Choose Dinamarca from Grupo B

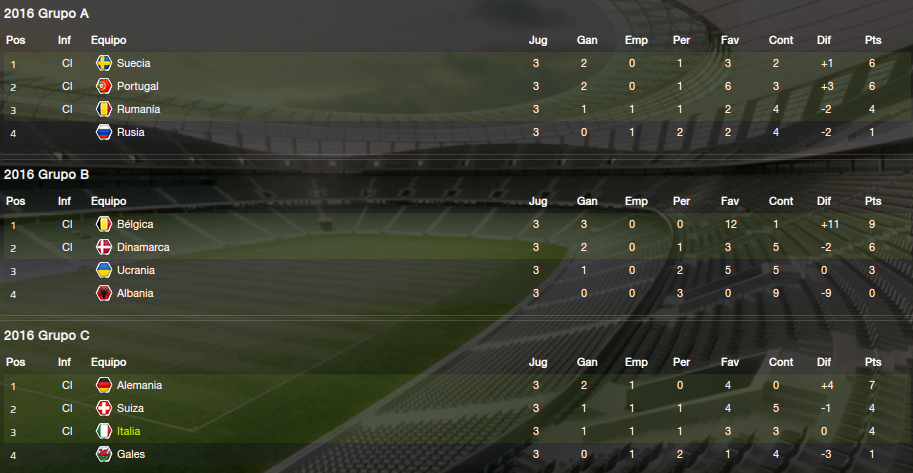(x=143, y=247)
